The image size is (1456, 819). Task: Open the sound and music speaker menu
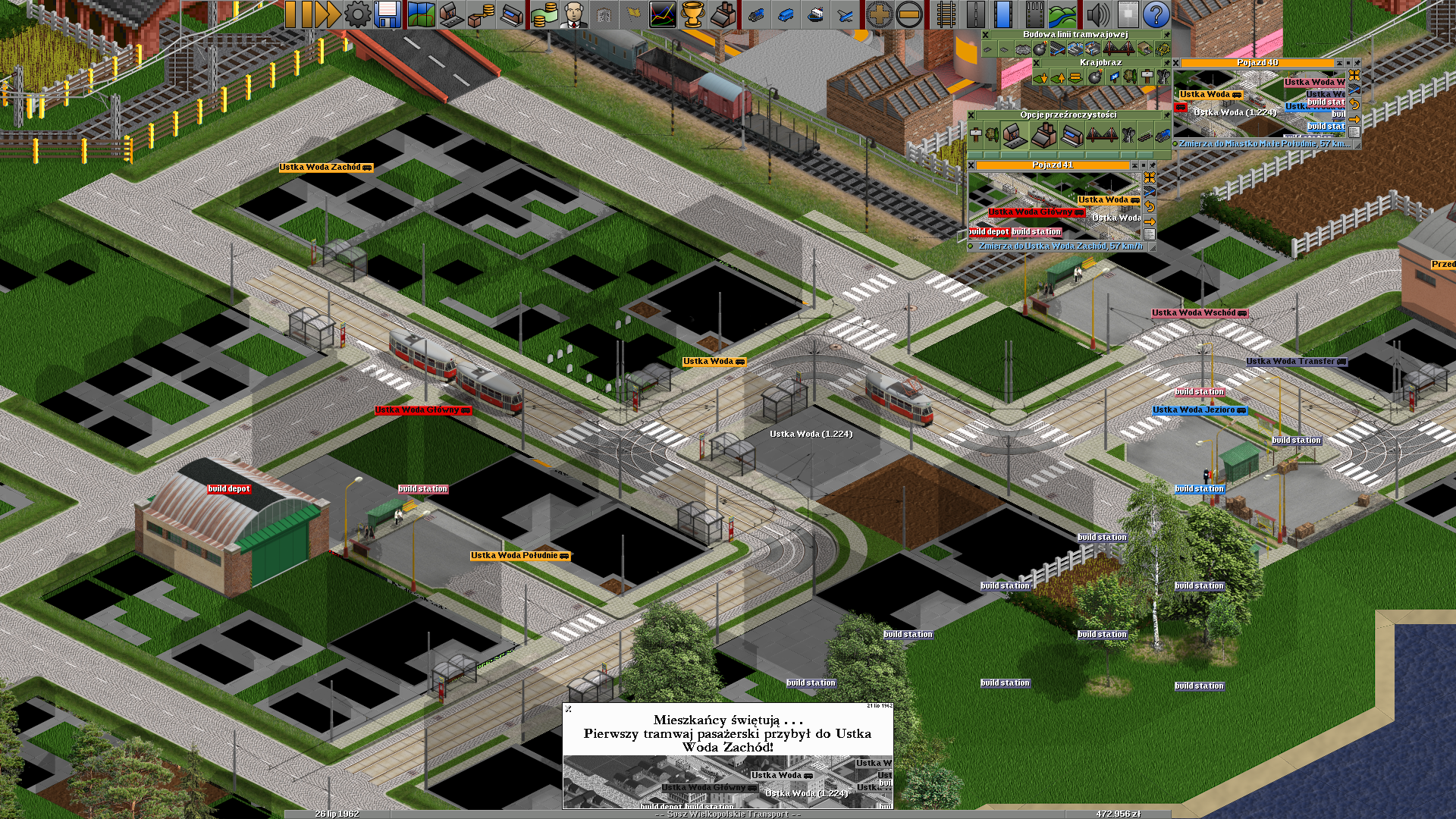point(1097,14)
